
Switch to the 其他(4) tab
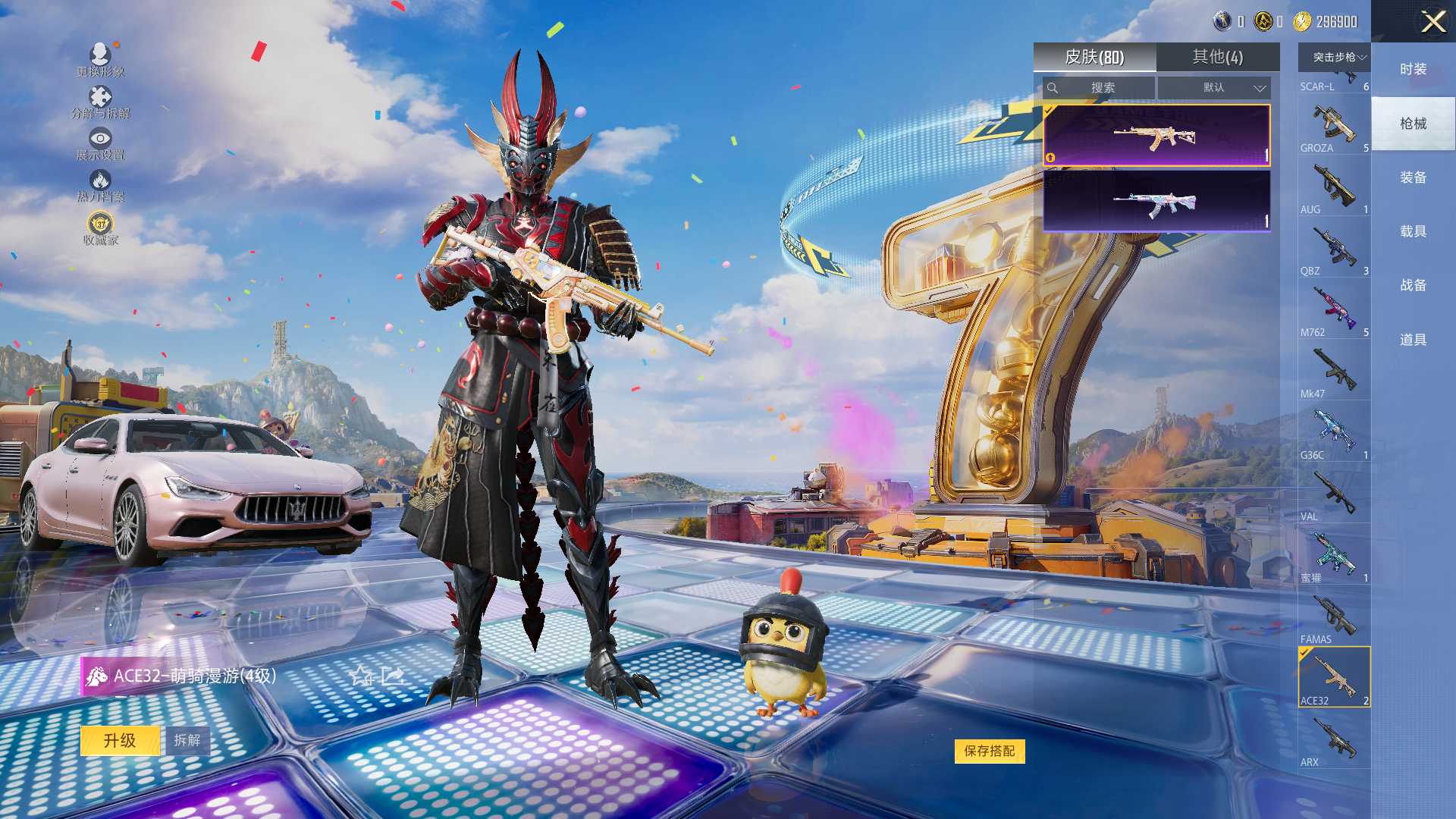1217,57
